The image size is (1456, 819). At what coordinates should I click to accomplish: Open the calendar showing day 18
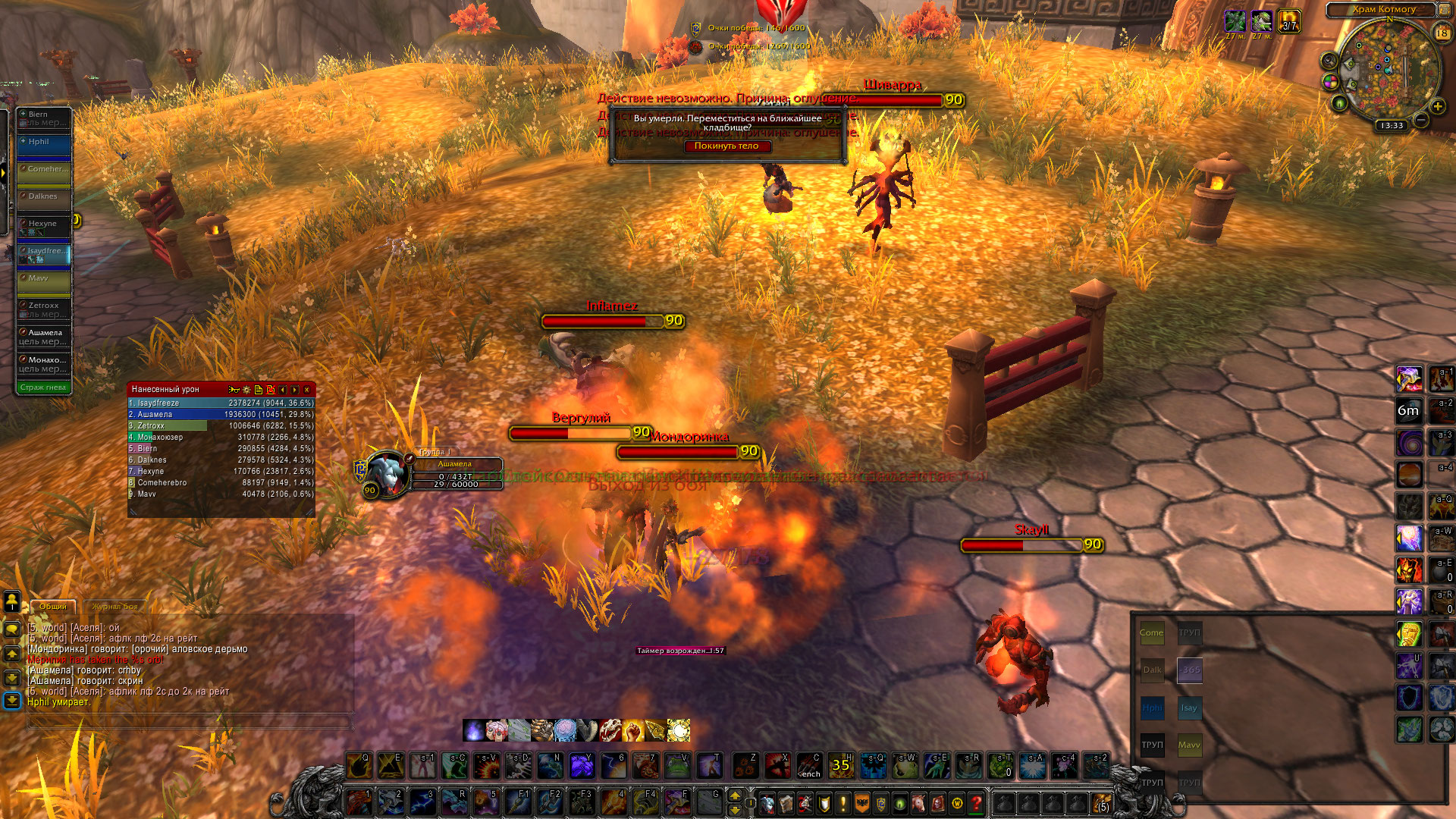[1442, 33]
